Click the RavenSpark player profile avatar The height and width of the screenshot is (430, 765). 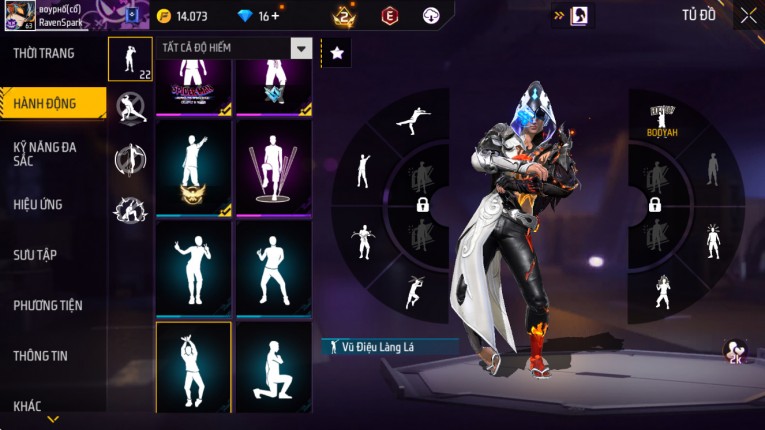pyautogui.click(x=20, y=15)
